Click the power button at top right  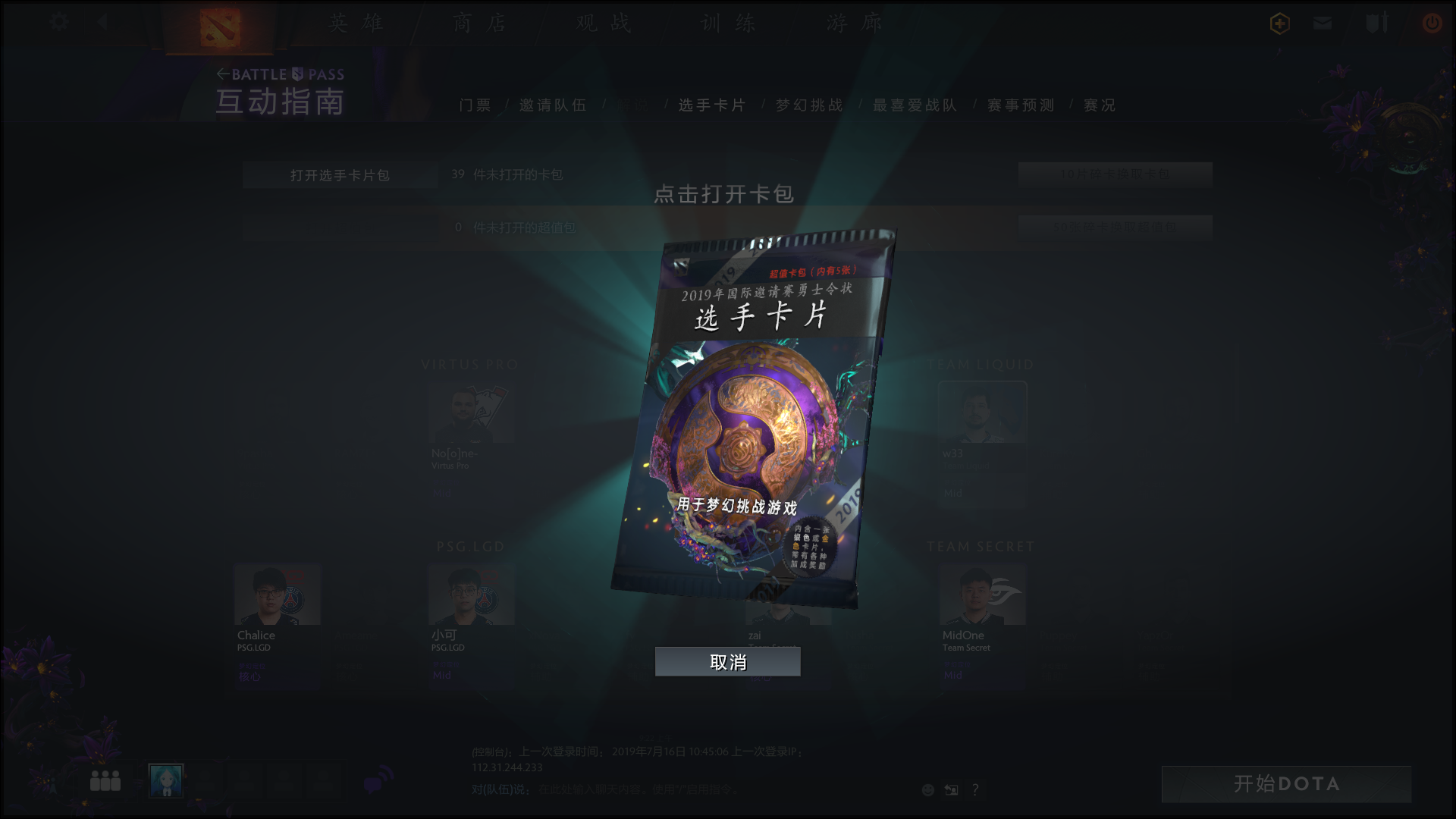1432,24
